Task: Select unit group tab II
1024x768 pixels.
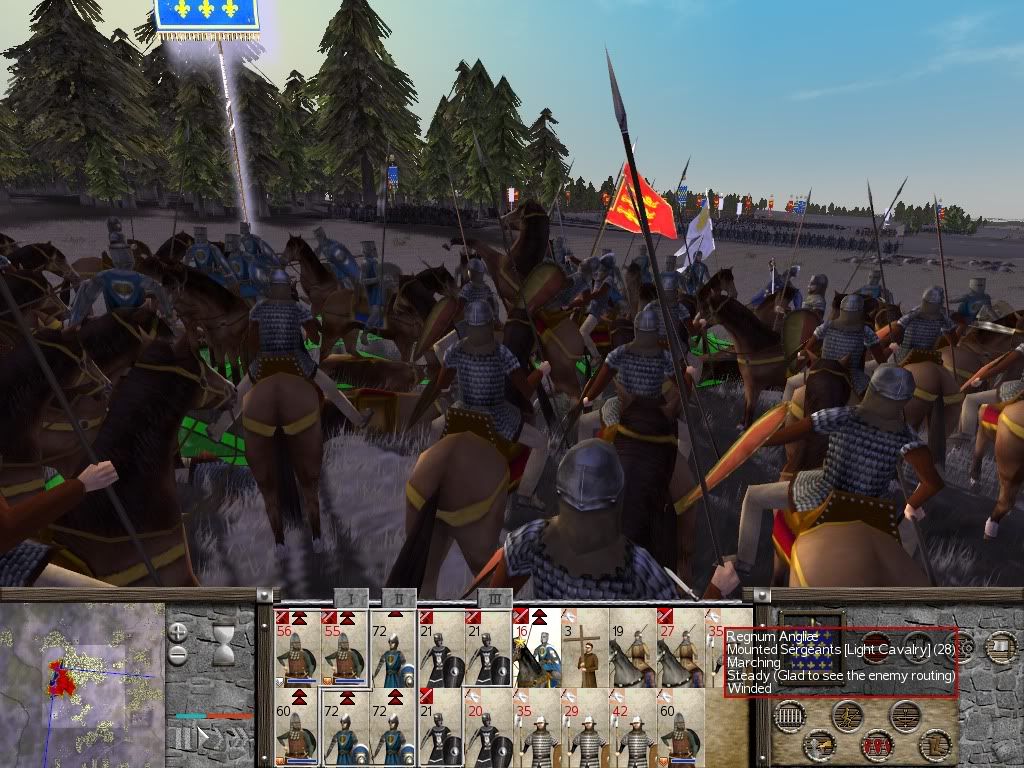Action: [x=398, y=598]
